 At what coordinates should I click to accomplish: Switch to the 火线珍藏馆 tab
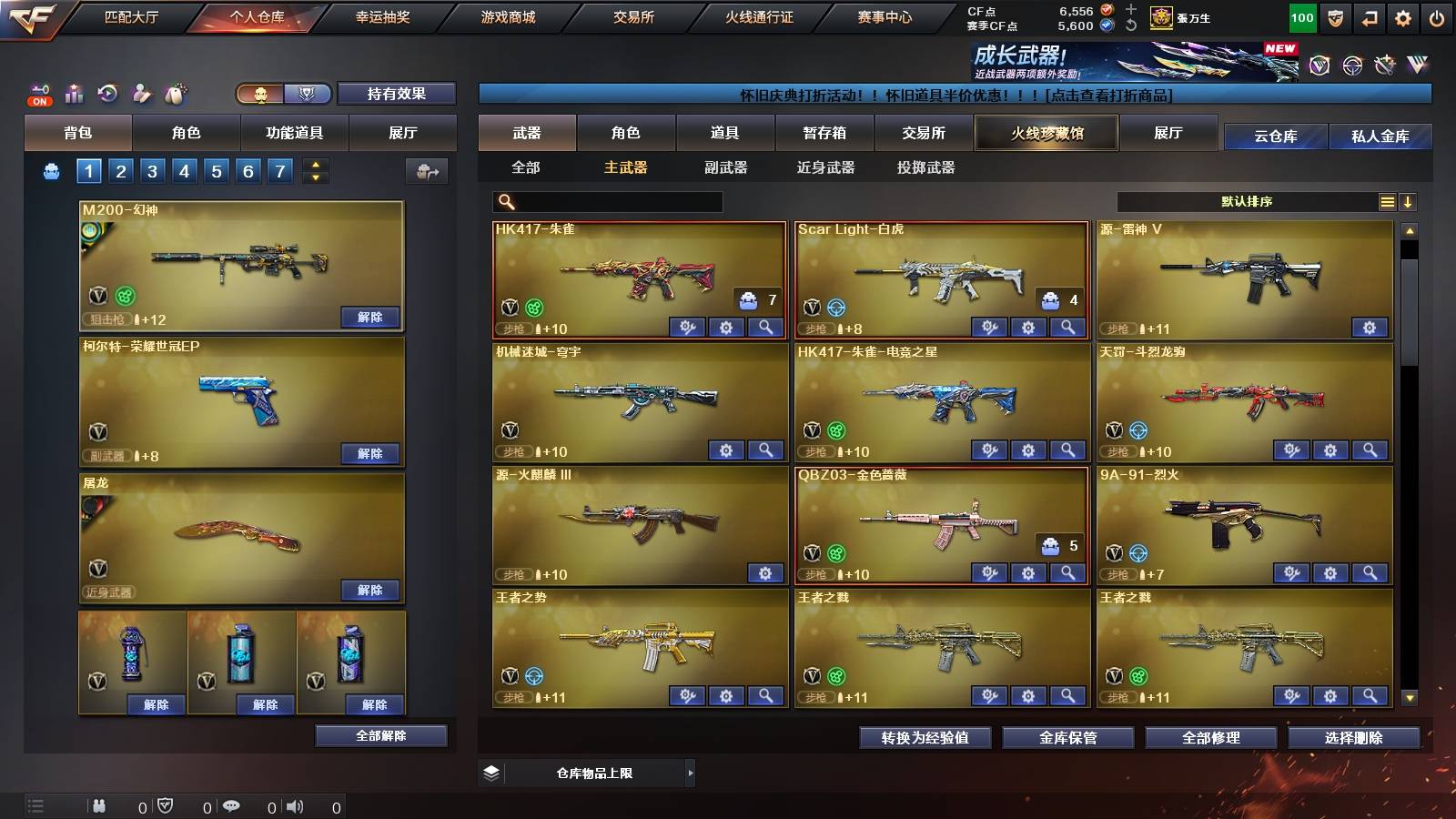pyautogui.click(x=1046, y=133)
